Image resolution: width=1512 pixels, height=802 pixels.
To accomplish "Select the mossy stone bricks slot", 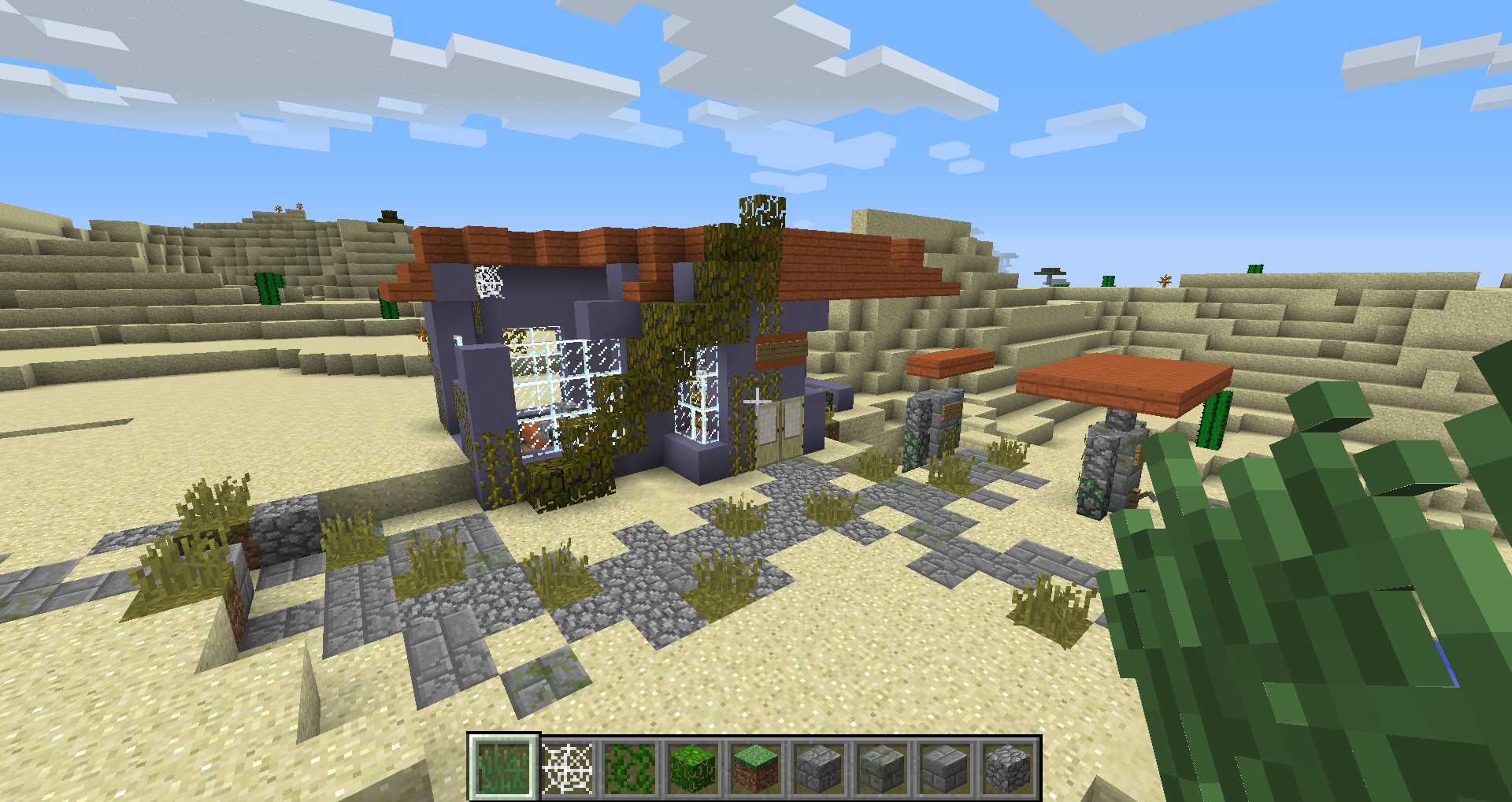I will click(x=882, y=768).
